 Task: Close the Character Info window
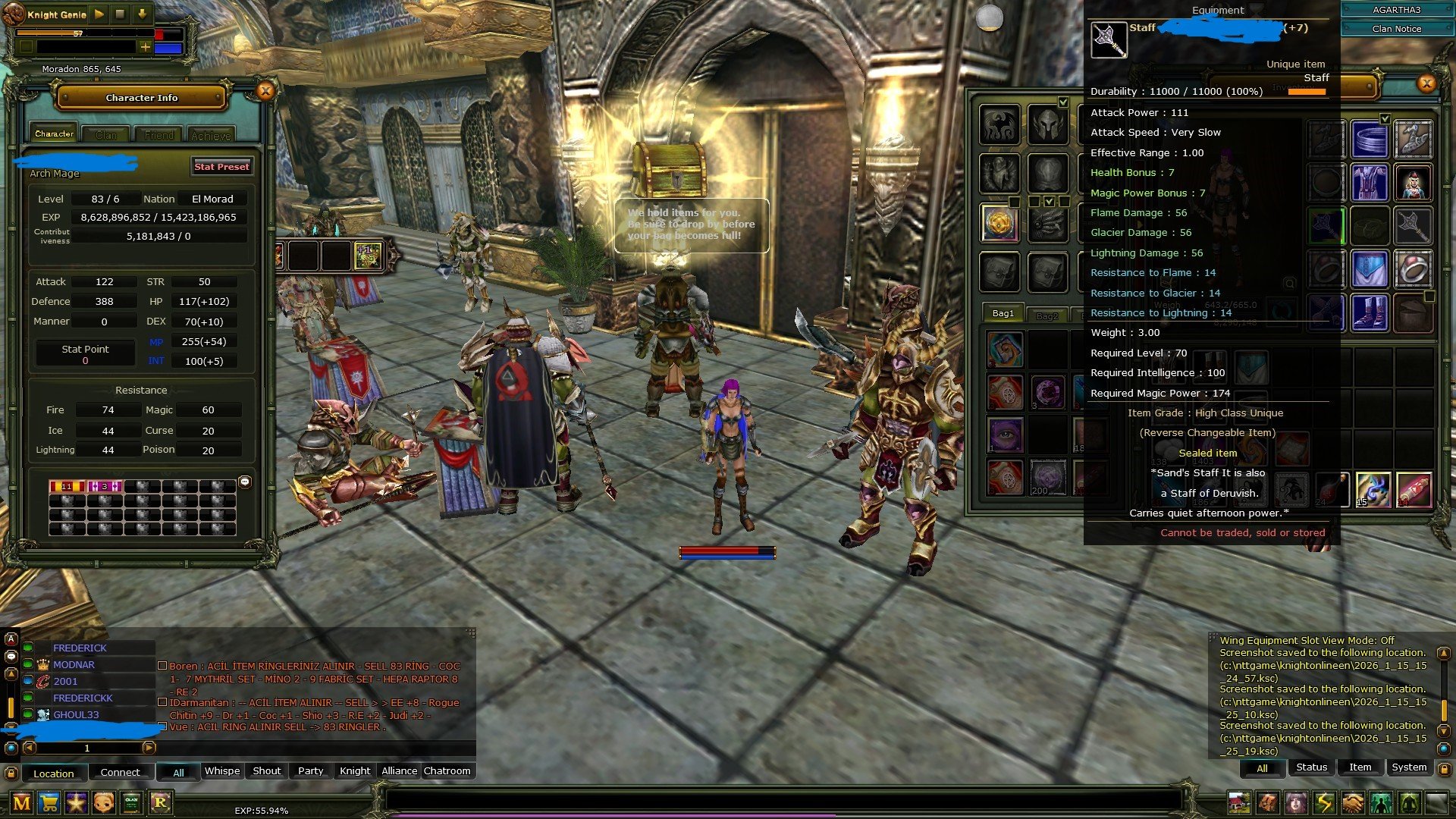(265, 92)
